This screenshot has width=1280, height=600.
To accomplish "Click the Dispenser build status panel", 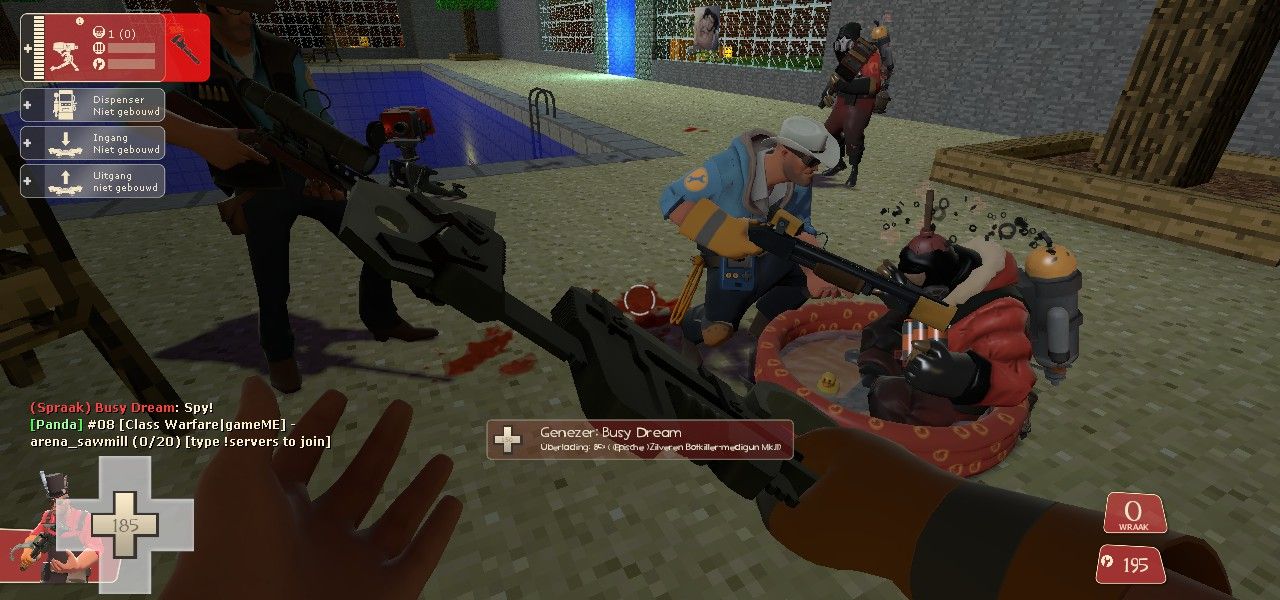I will tap(92, 105).
